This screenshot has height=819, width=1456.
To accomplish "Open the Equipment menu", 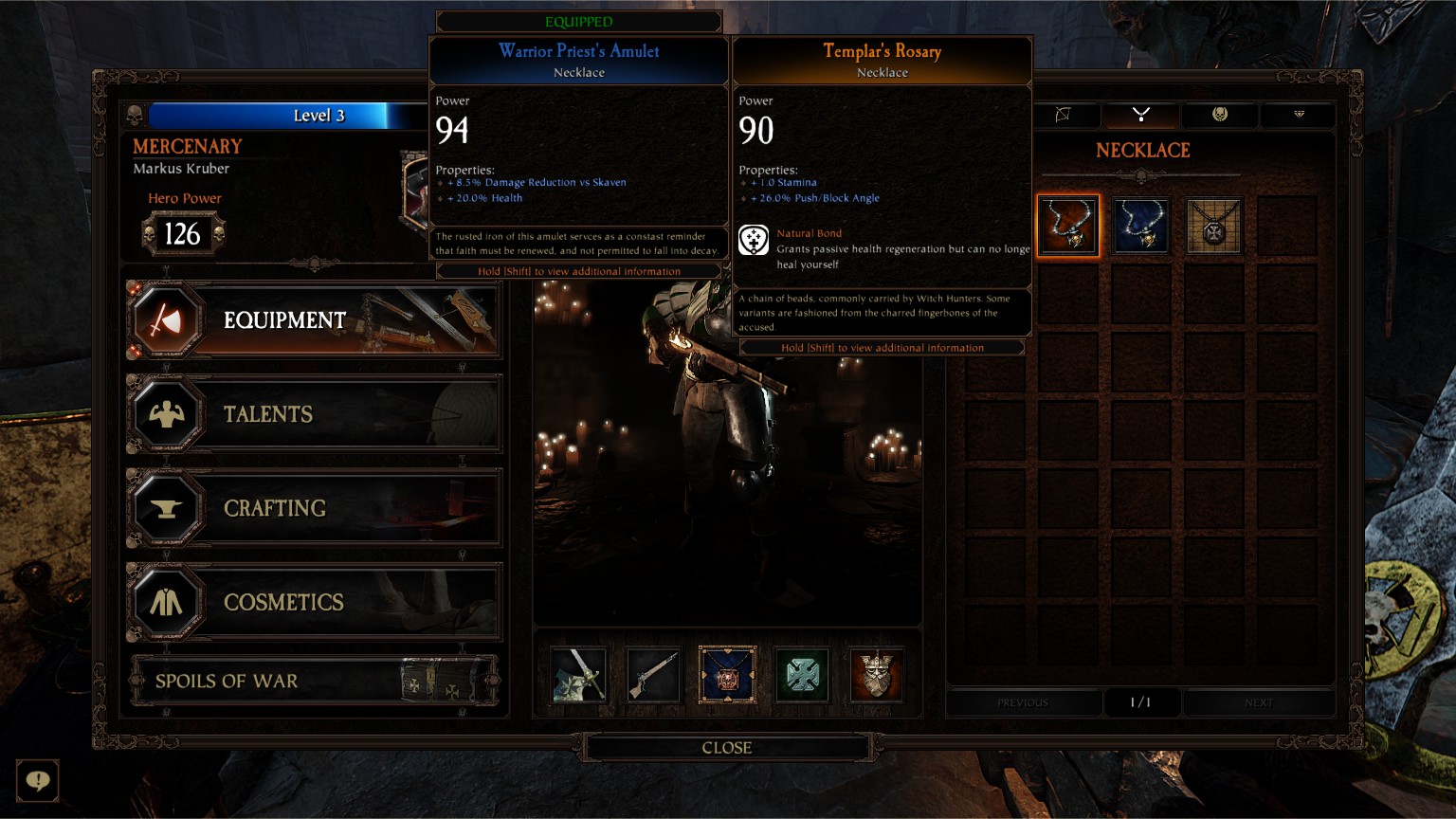I will [x=313, y=320].
